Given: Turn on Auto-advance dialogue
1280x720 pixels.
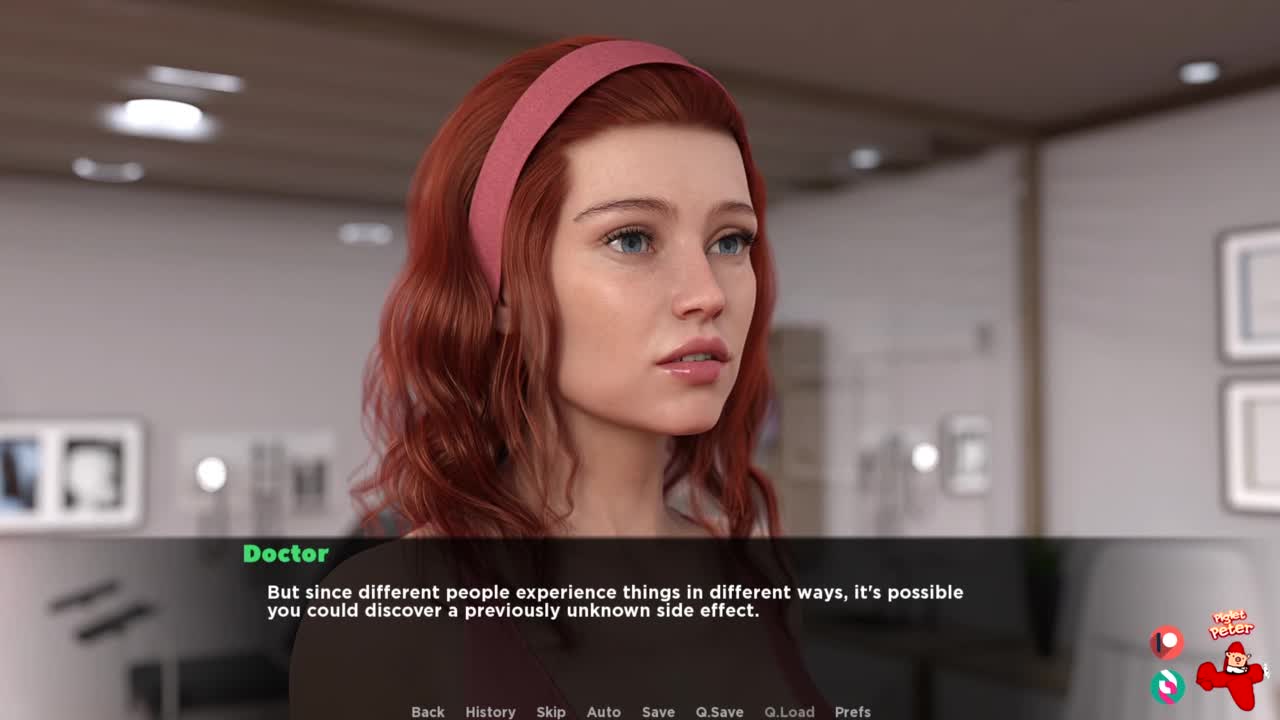Looking at the screenshot, I should [x=603, y=711].
